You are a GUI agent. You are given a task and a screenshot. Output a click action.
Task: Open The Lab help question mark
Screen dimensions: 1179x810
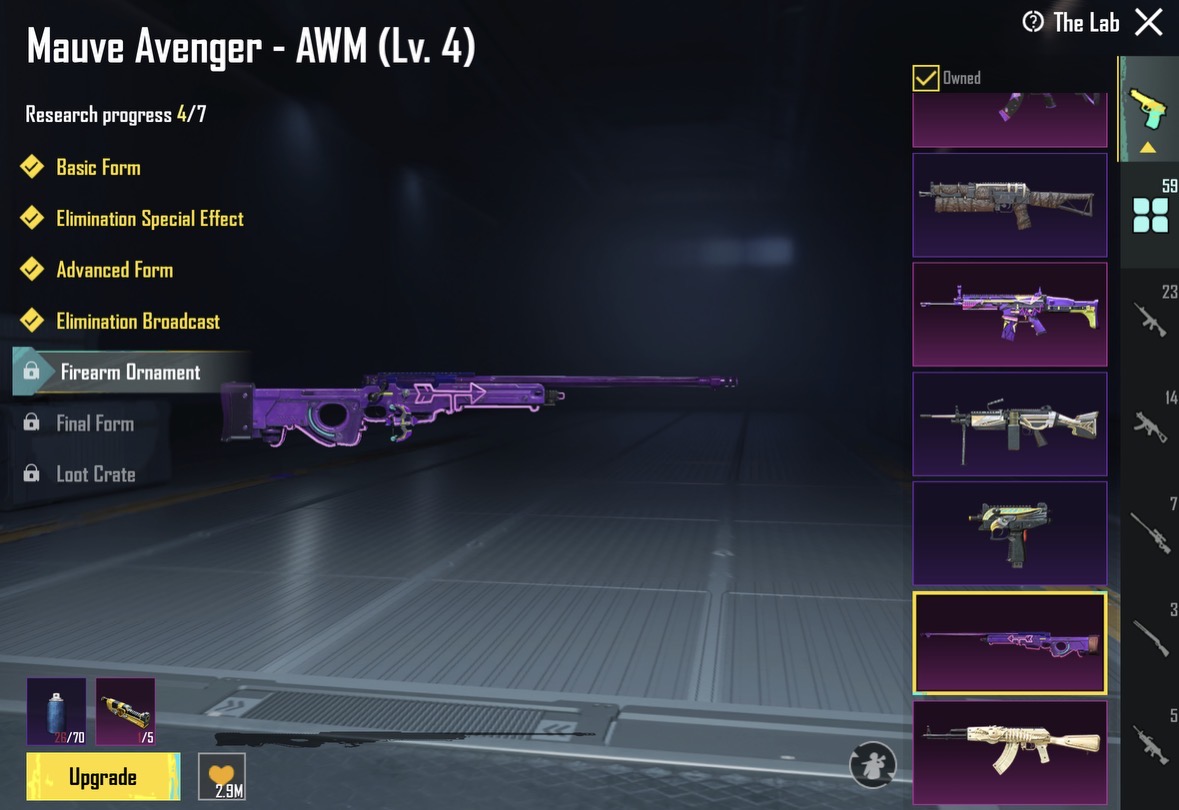(1032, 22)
